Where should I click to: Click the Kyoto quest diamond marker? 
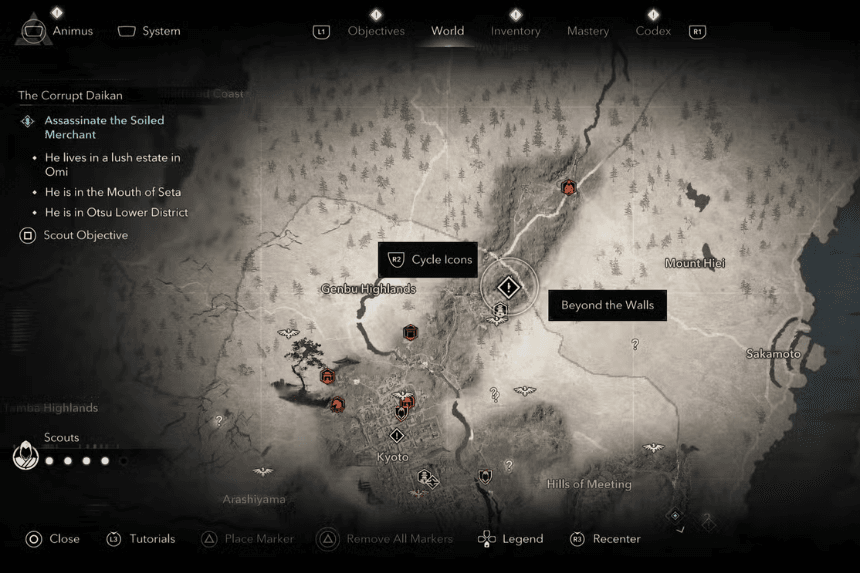397,436
